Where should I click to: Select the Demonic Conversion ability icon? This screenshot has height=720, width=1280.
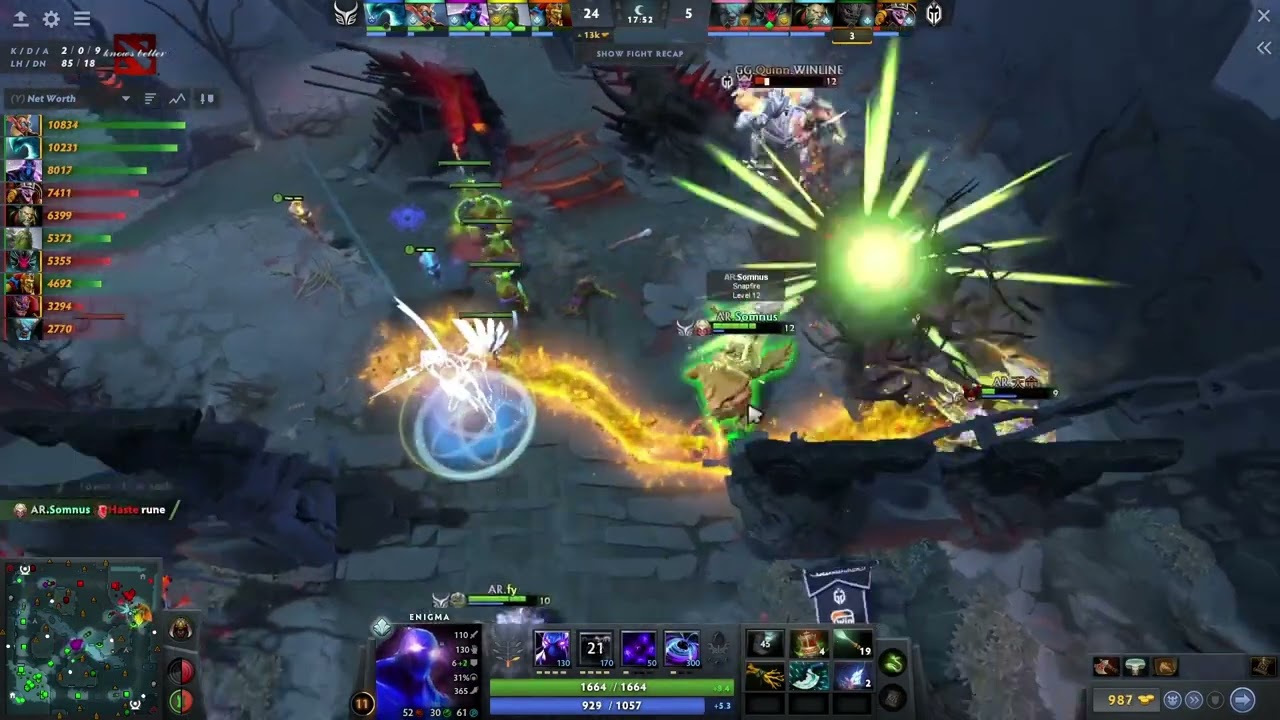[x=595, y=648]
